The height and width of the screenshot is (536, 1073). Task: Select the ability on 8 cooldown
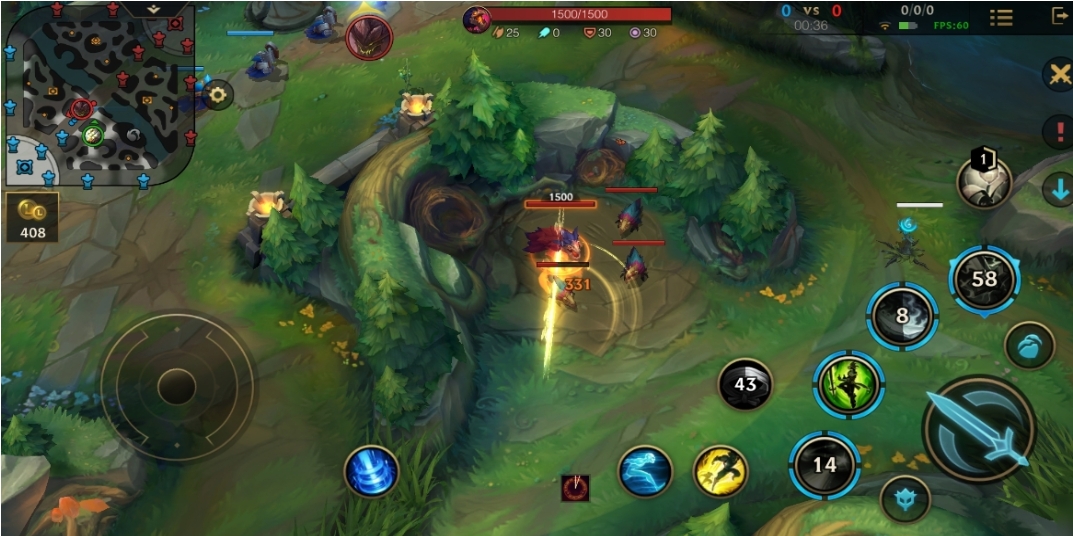[x=901, y=316]
